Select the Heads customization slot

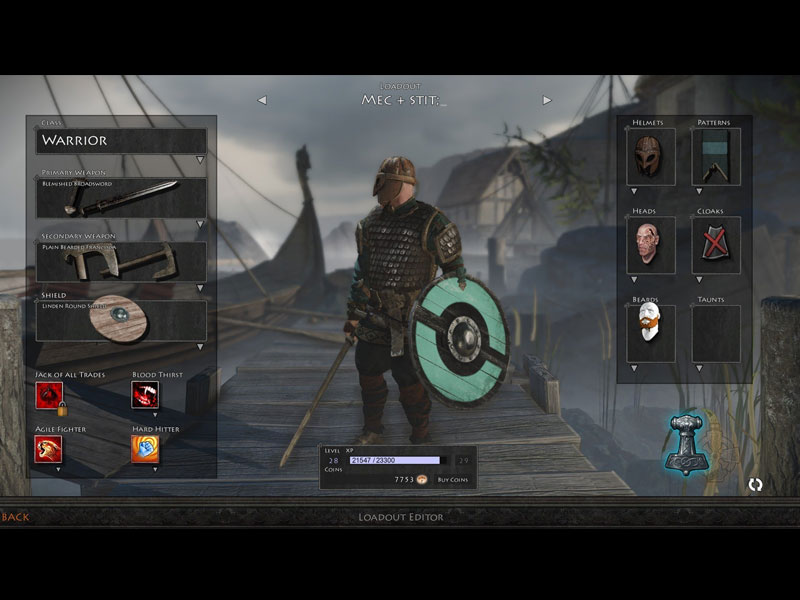651,246
